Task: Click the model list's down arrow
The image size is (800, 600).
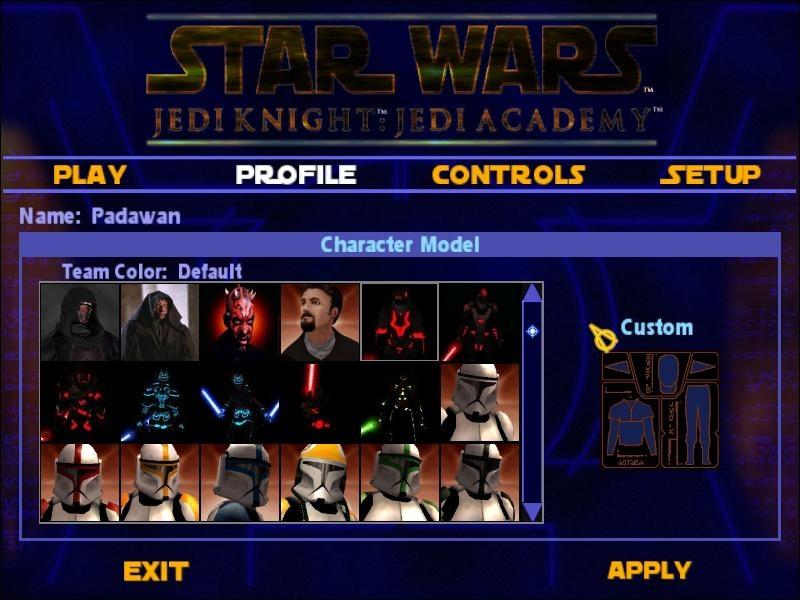Action: 532,511
